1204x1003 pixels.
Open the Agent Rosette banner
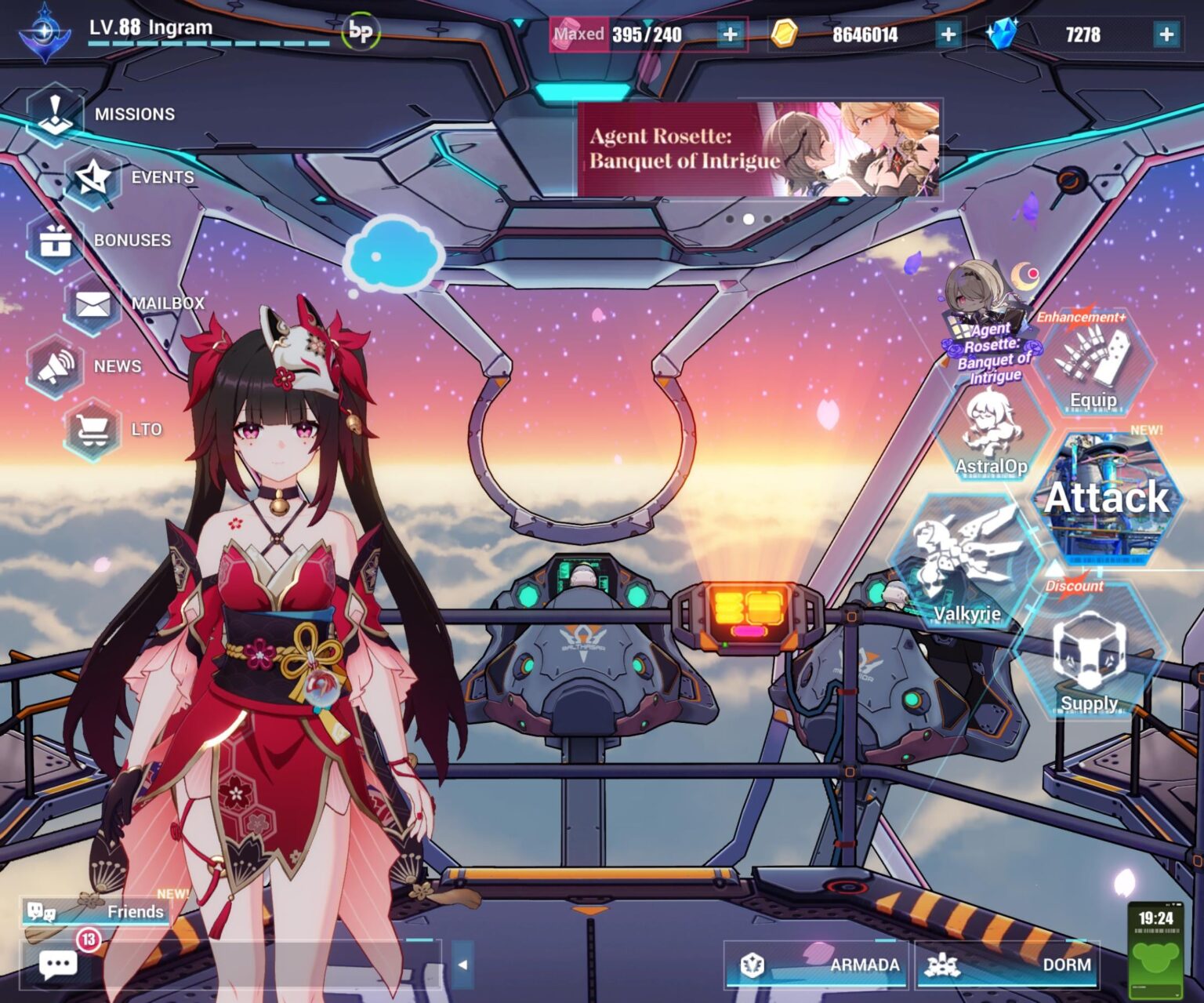pos(759,148)
